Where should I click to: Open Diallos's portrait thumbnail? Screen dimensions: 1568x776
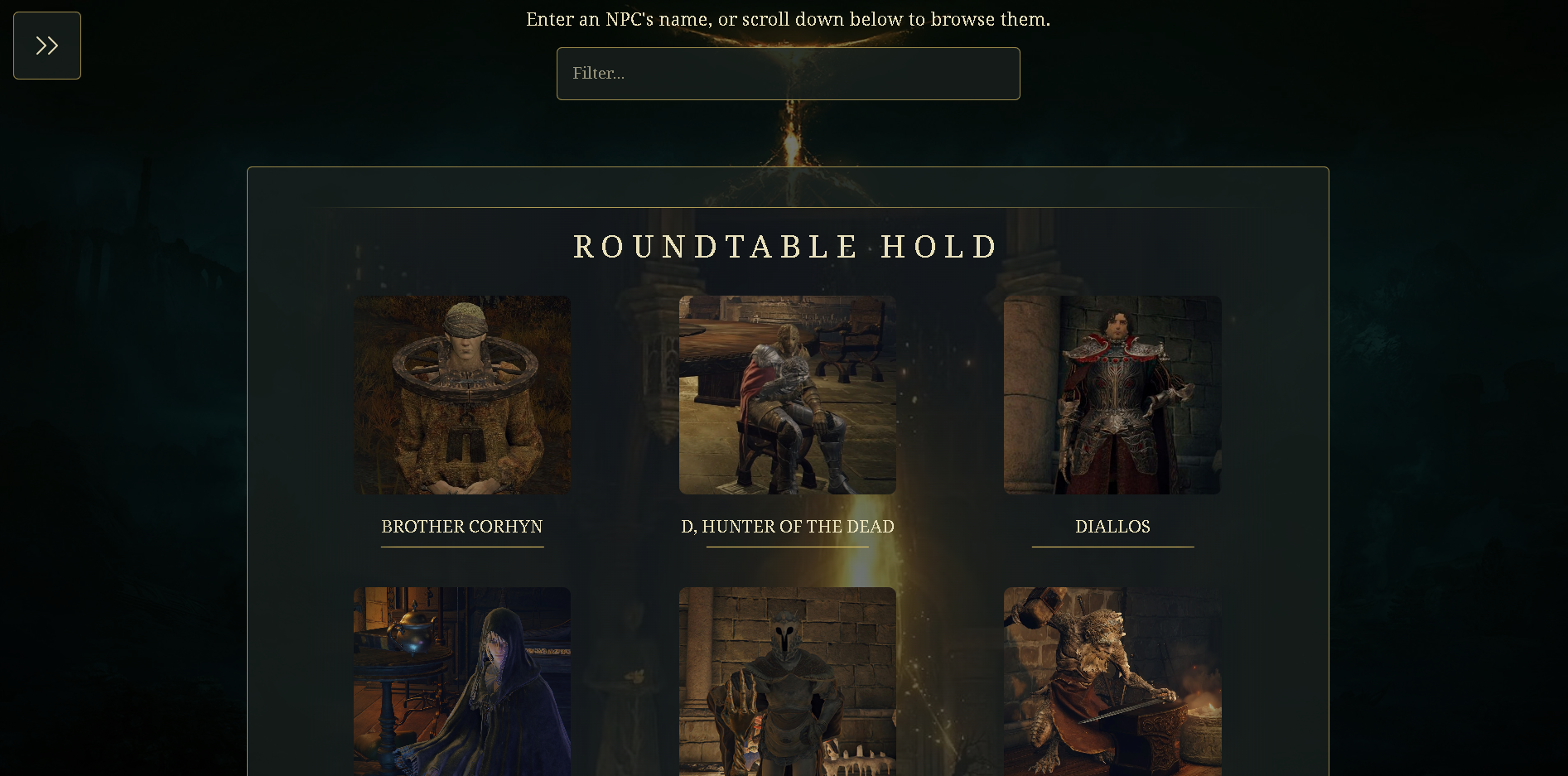click(x=1112, y=395)
